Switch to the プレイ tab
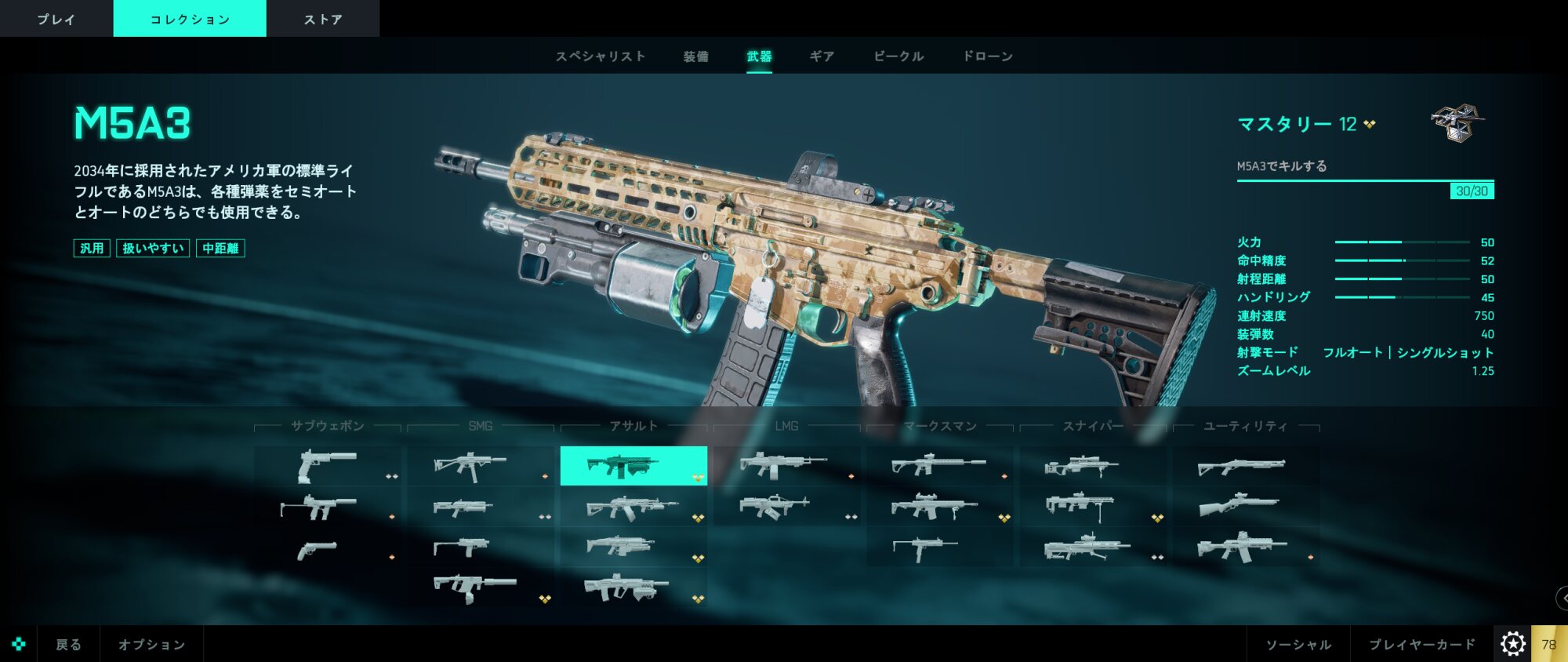Viewport: 1568px width, 662px height. tap(56, 19)
